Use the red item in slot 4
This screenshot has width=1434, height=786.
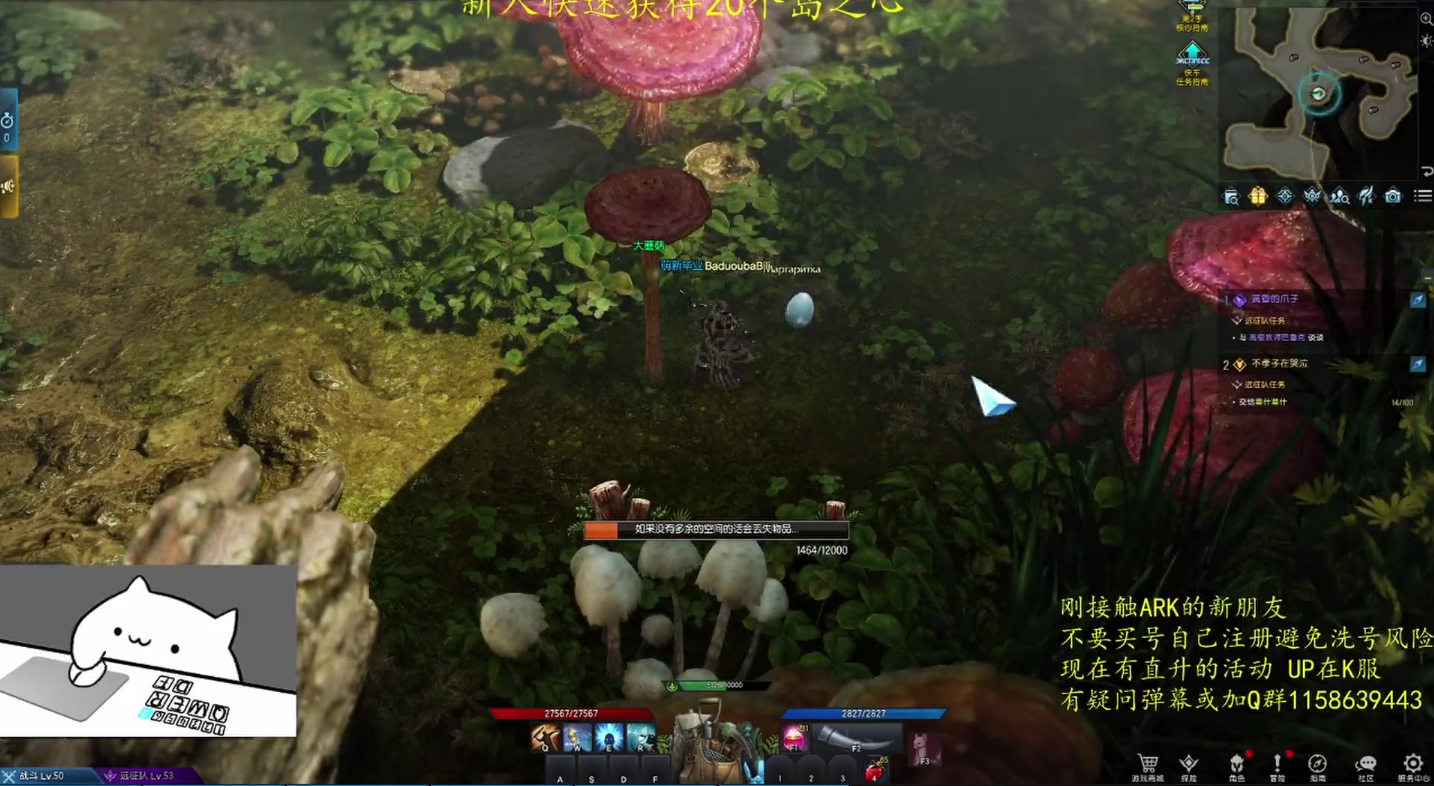(875, 771)
